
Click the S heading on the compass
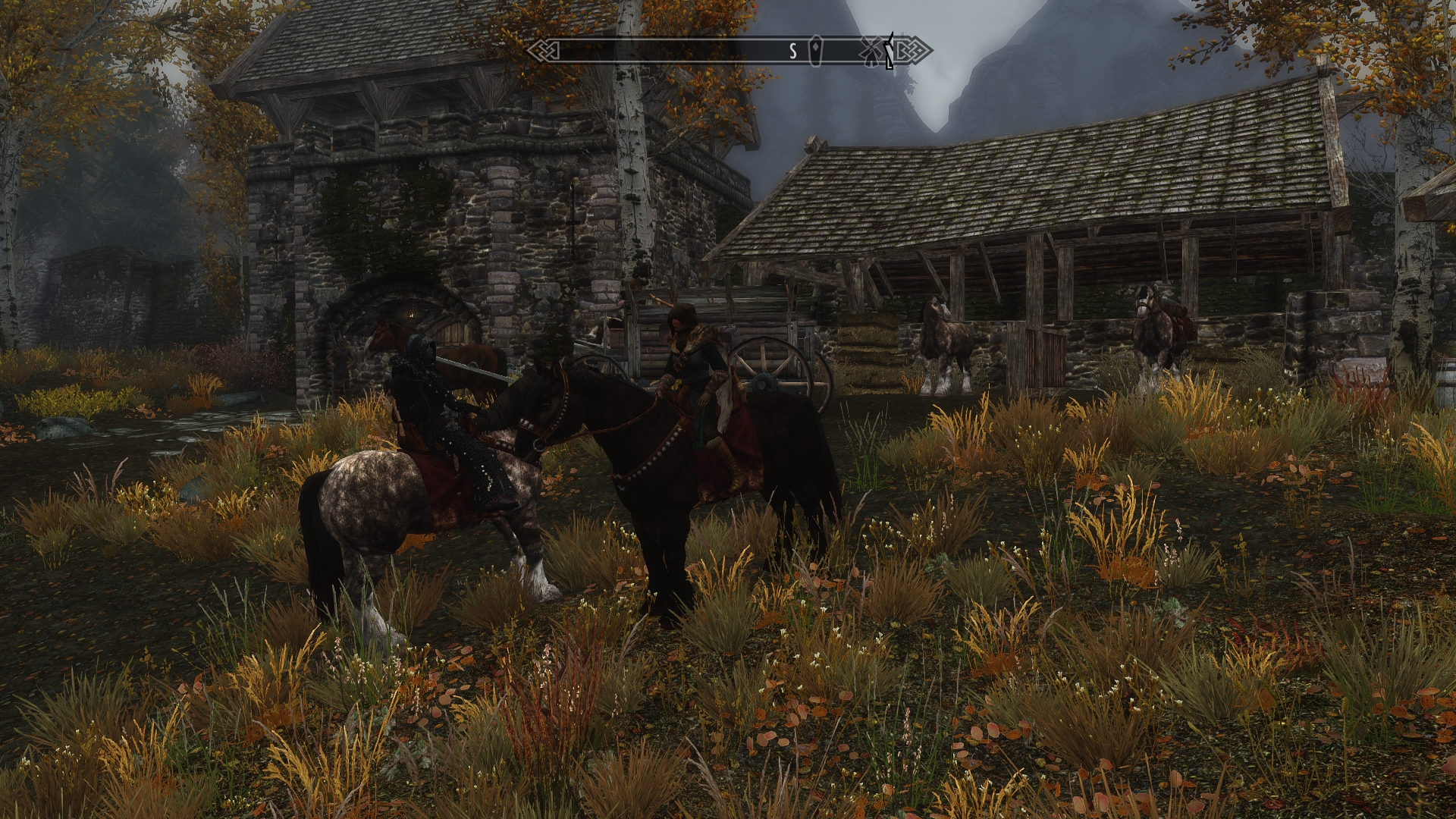pyautogui.click(x=793, y=52)
